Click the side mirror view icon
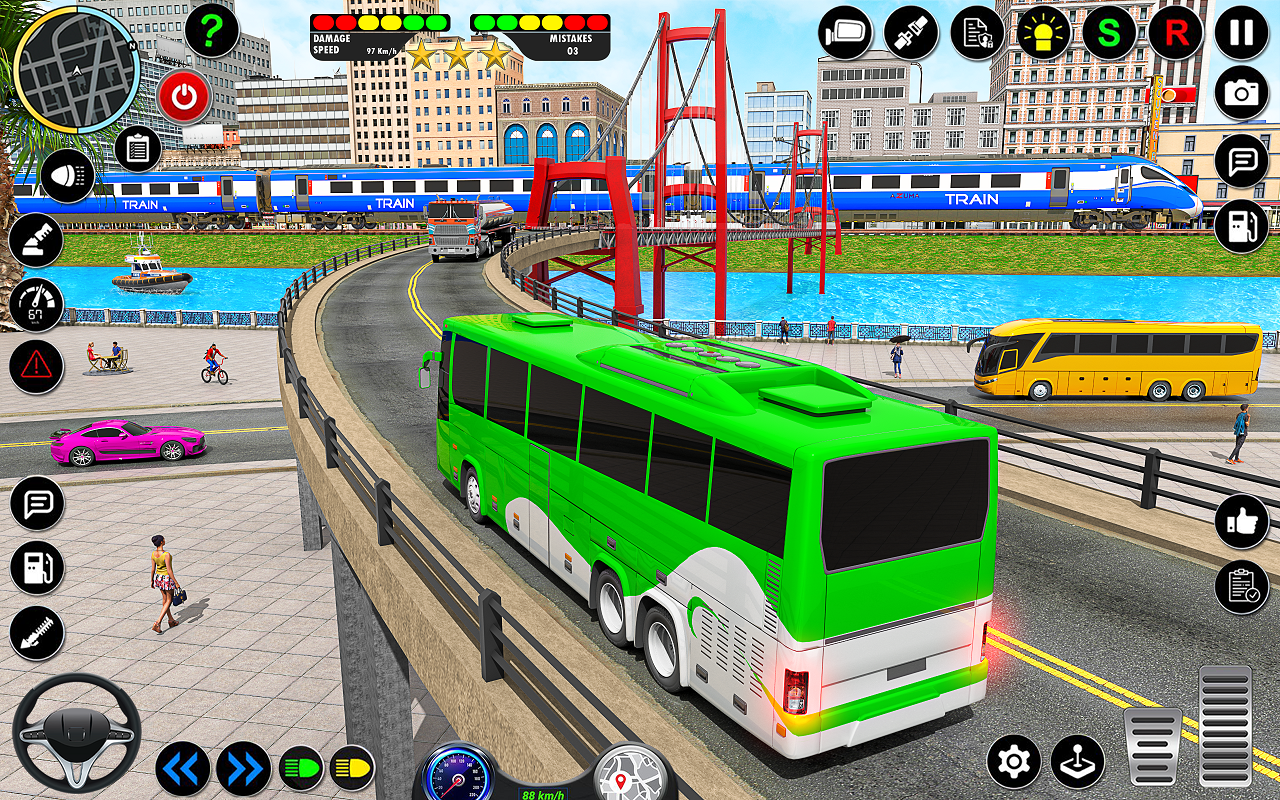Viewport: 1280px width, 800px height. tap(846, 33)
